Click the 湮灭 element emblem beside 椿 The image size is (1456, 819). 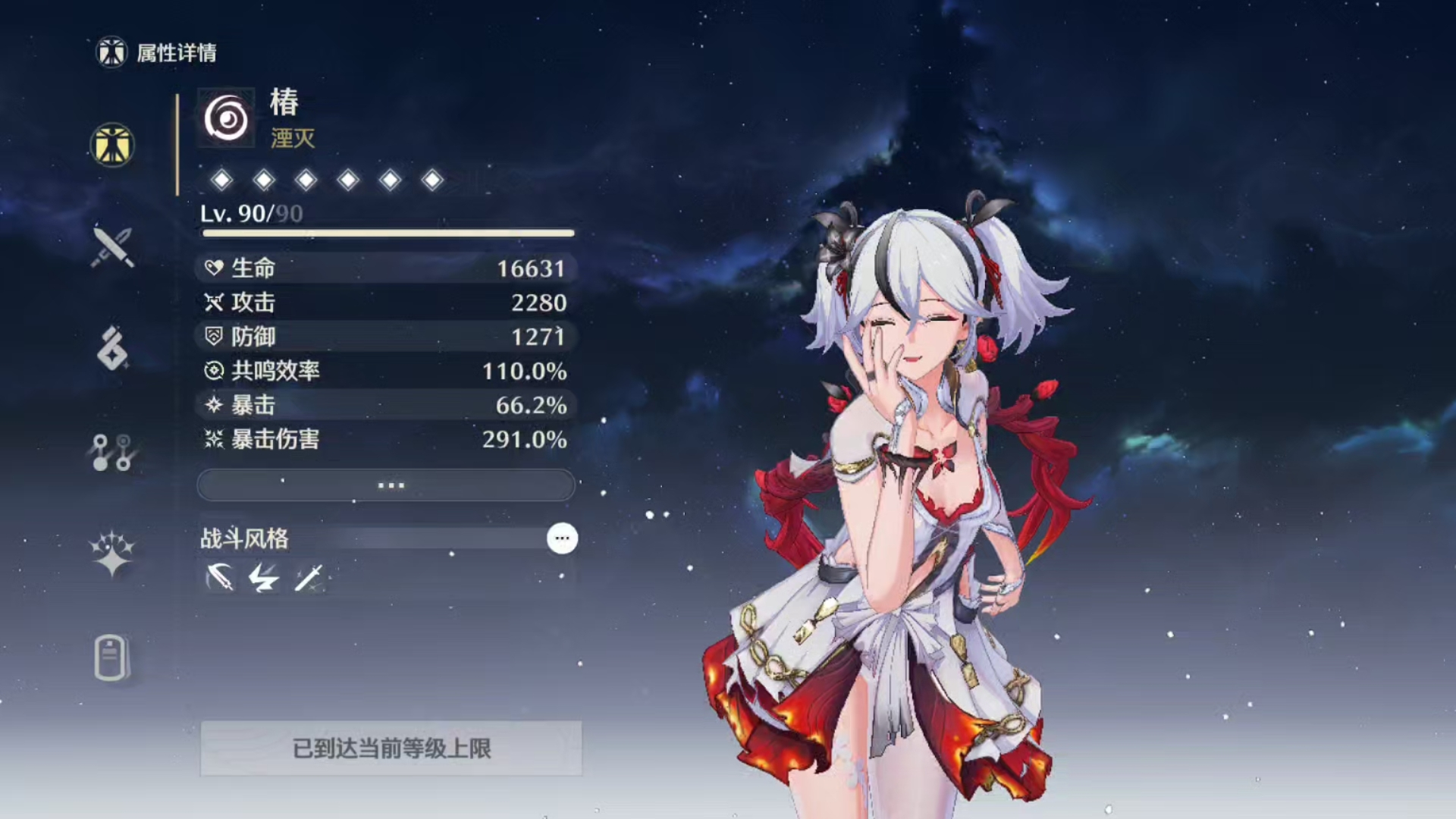[225, 116]
